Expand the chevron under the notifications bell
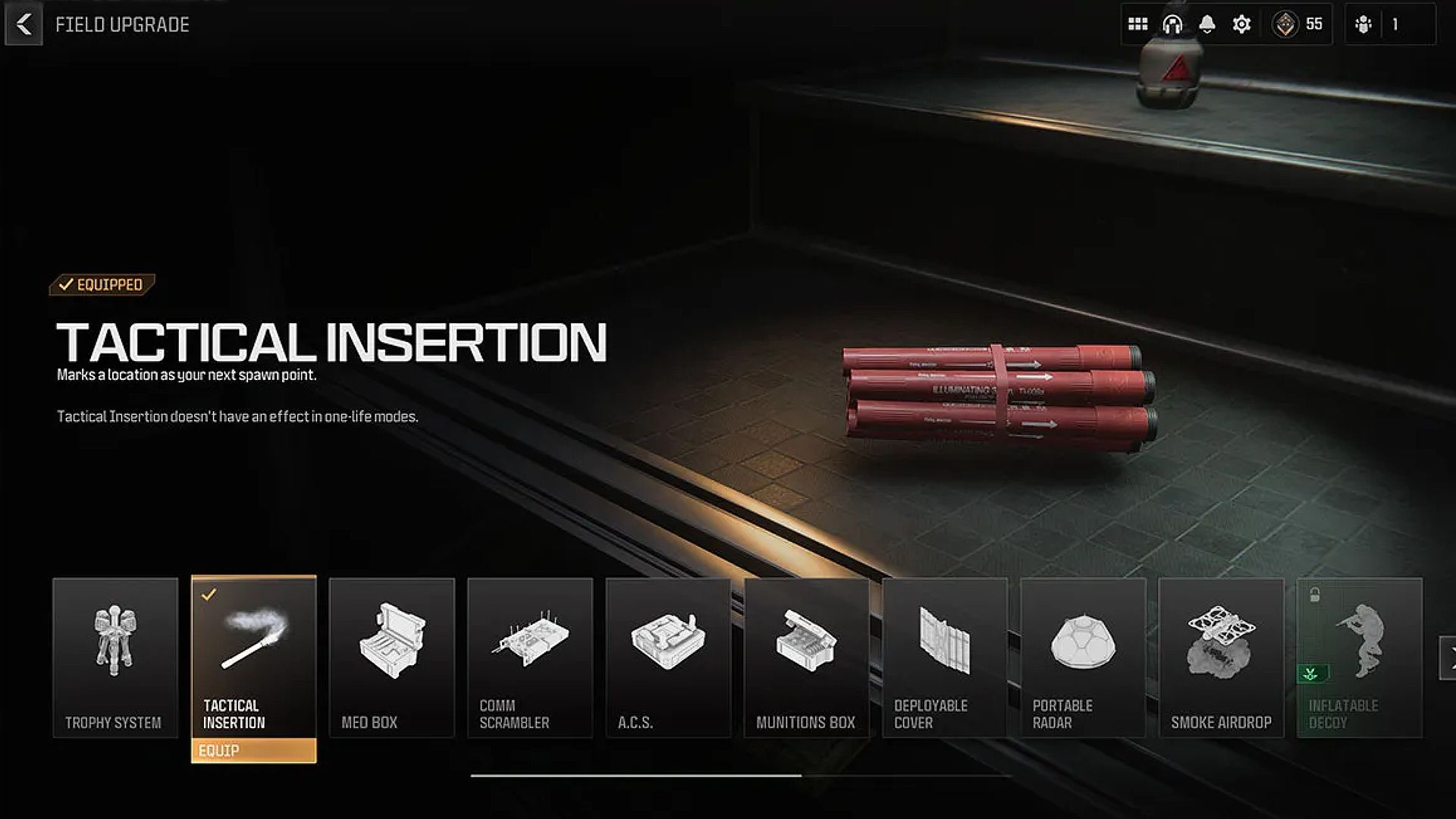This screenshot has height=819, width=1456. [1207, 33]
